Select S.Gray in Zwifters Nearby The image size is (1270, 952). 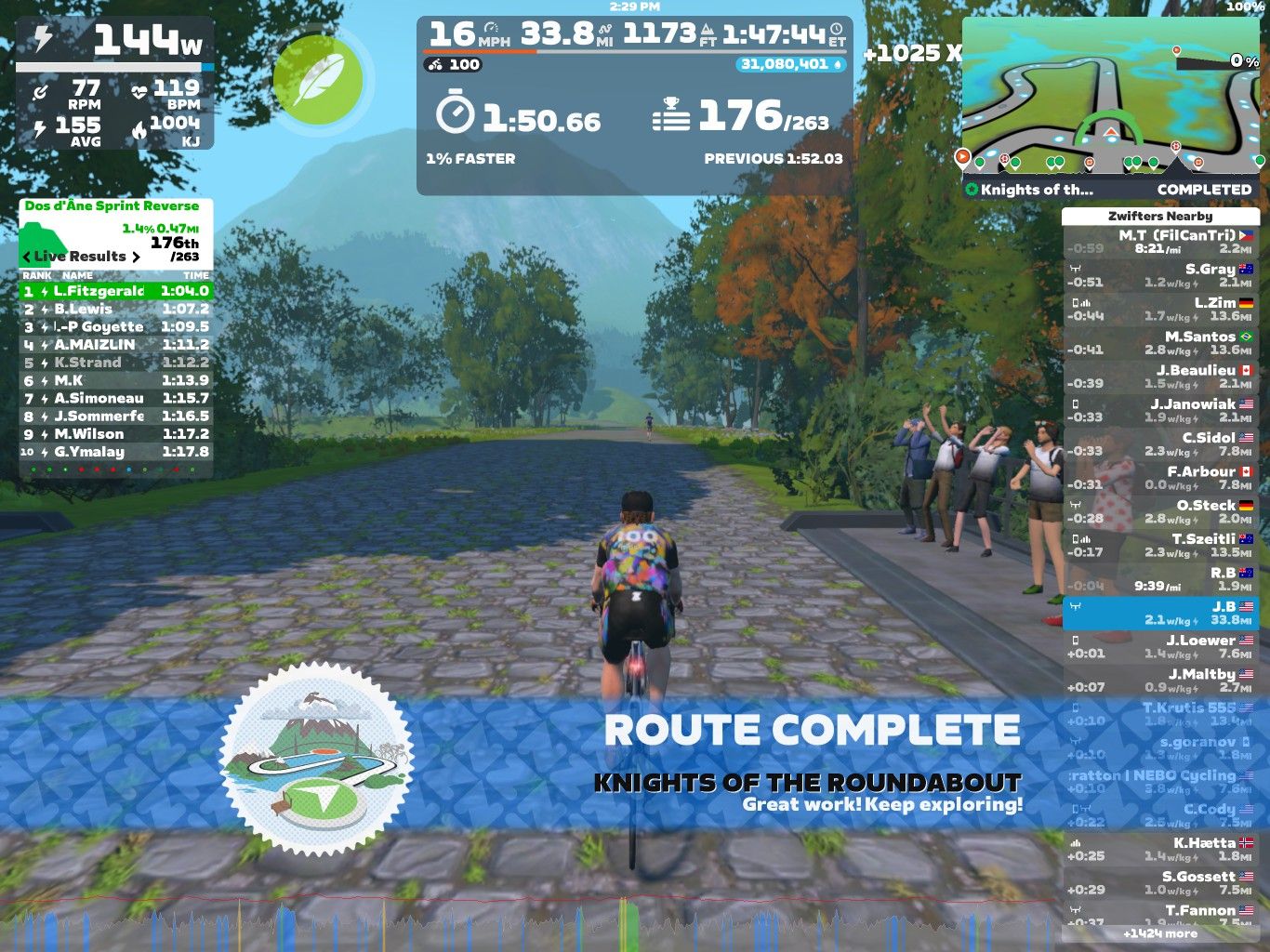pyautogui.click(x=1159, y=275)
